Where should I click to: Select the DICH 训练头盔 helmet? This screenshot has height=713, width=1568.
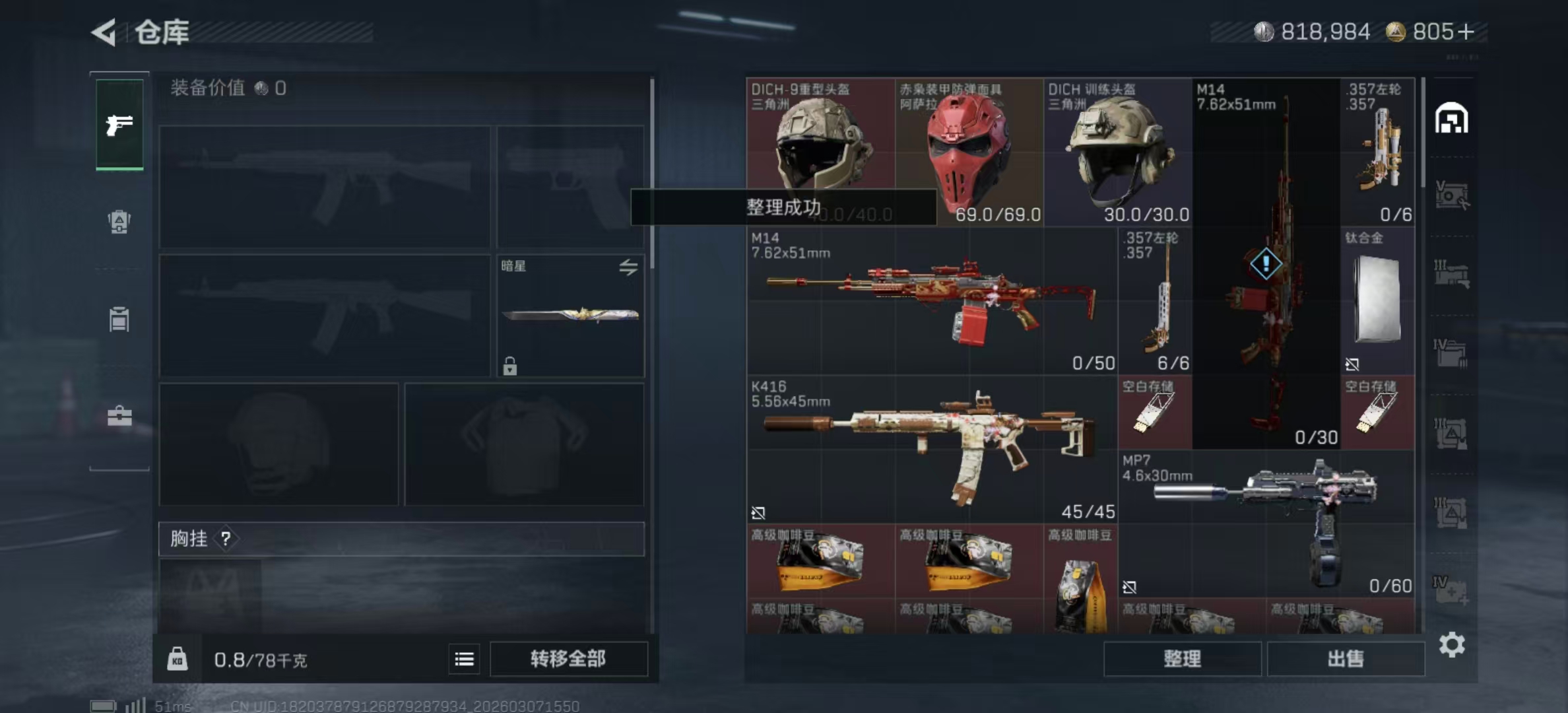coord(1118,153)
